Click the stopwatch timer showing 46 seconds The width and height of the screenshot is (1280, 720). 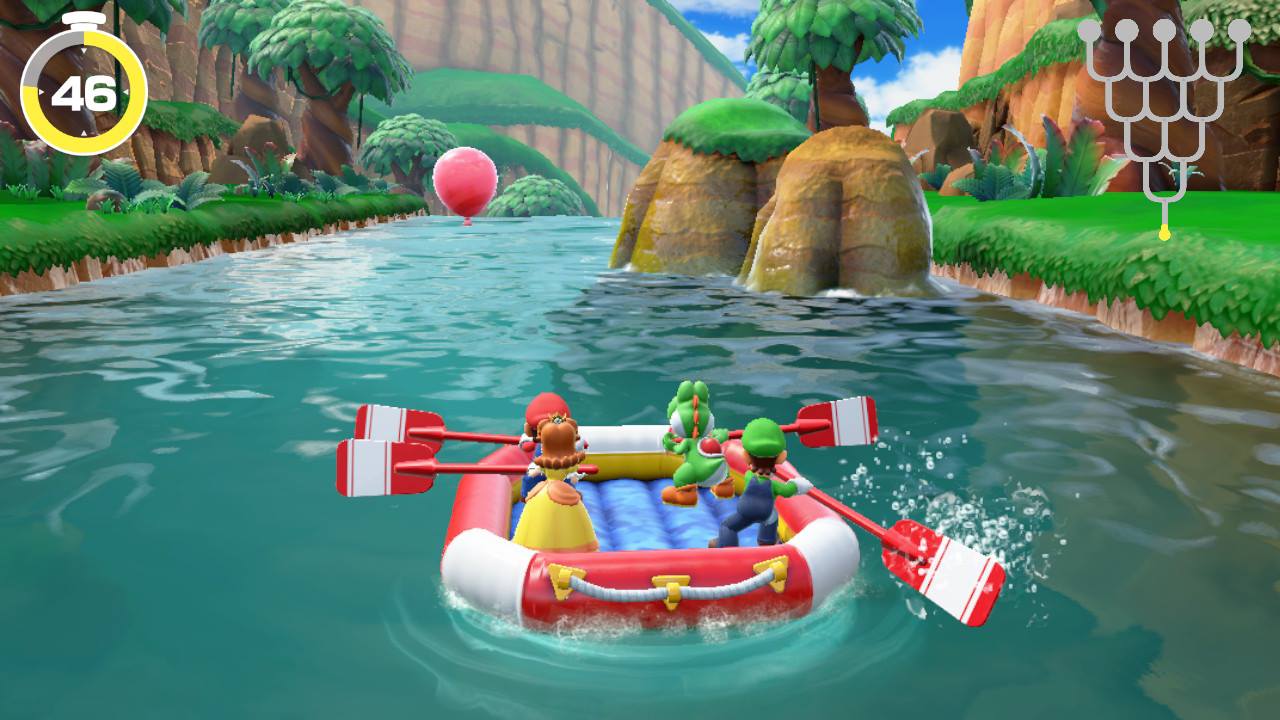tap(85, 90)
